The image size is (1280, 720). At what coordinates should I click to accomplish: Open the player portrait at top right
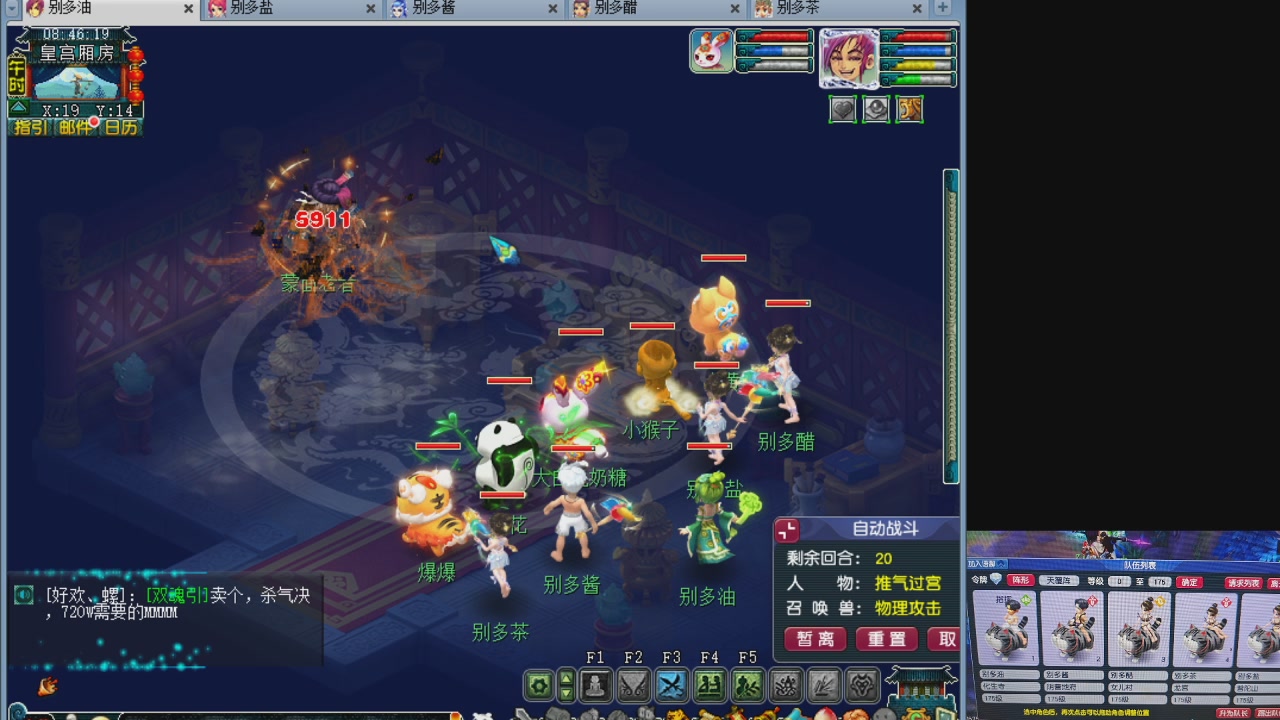851,58
